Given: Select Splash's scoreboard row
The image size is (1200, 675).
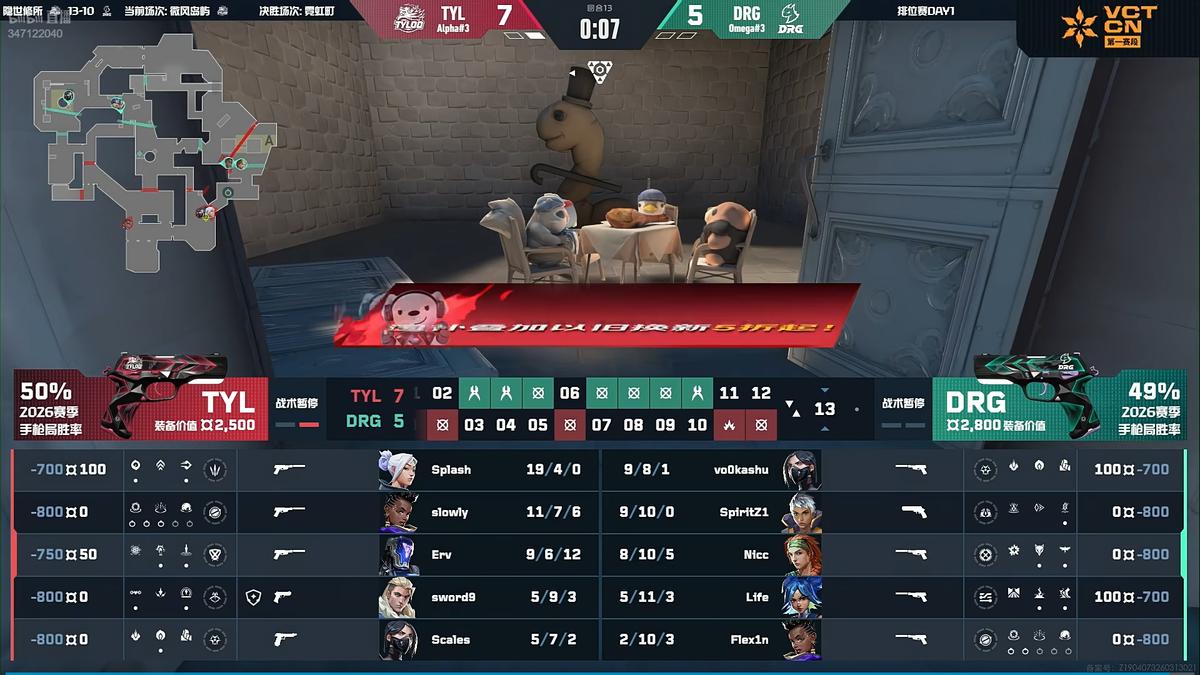Looking at the screenshot, I should pyautogui.click(x=450, y=469).
